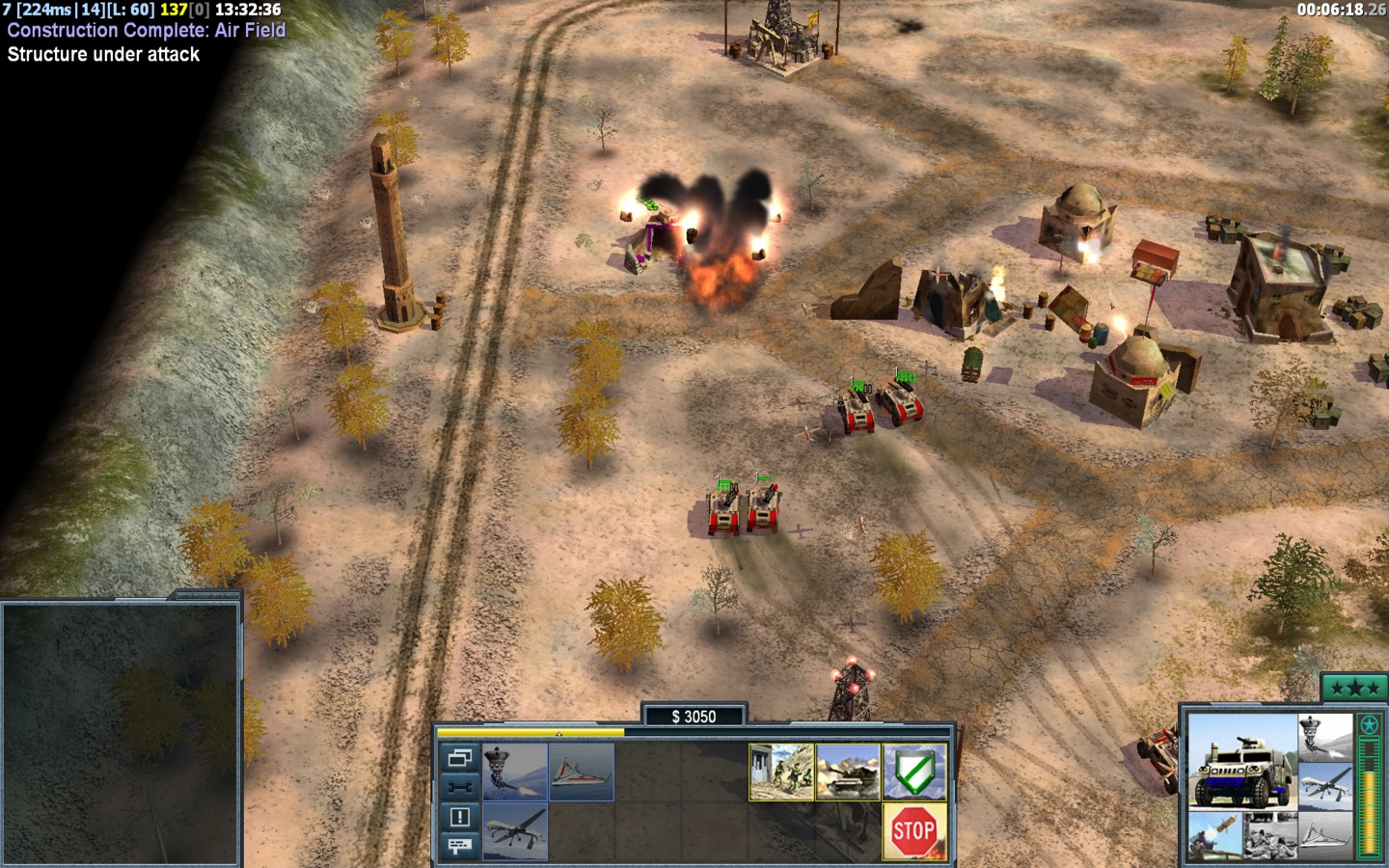Click the red STOP command button
Image resolution: width=1389 pixels, height=868 pixels.
tap(913, 830)
